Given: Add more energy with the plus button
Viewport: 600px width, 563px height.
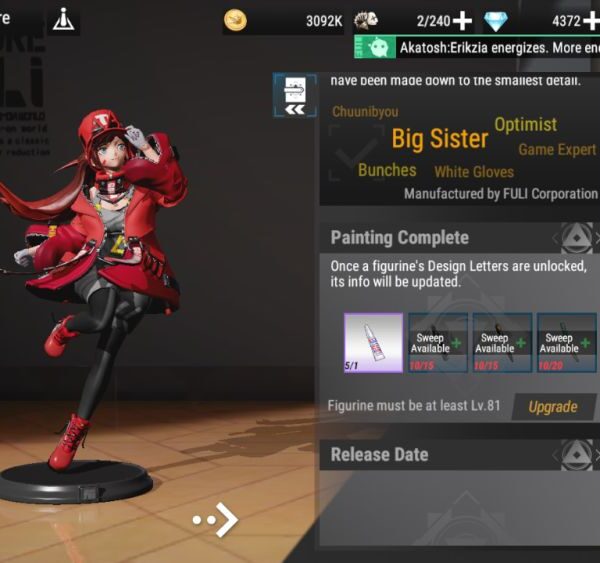Looking at the screenshot, I should (463, 20).
